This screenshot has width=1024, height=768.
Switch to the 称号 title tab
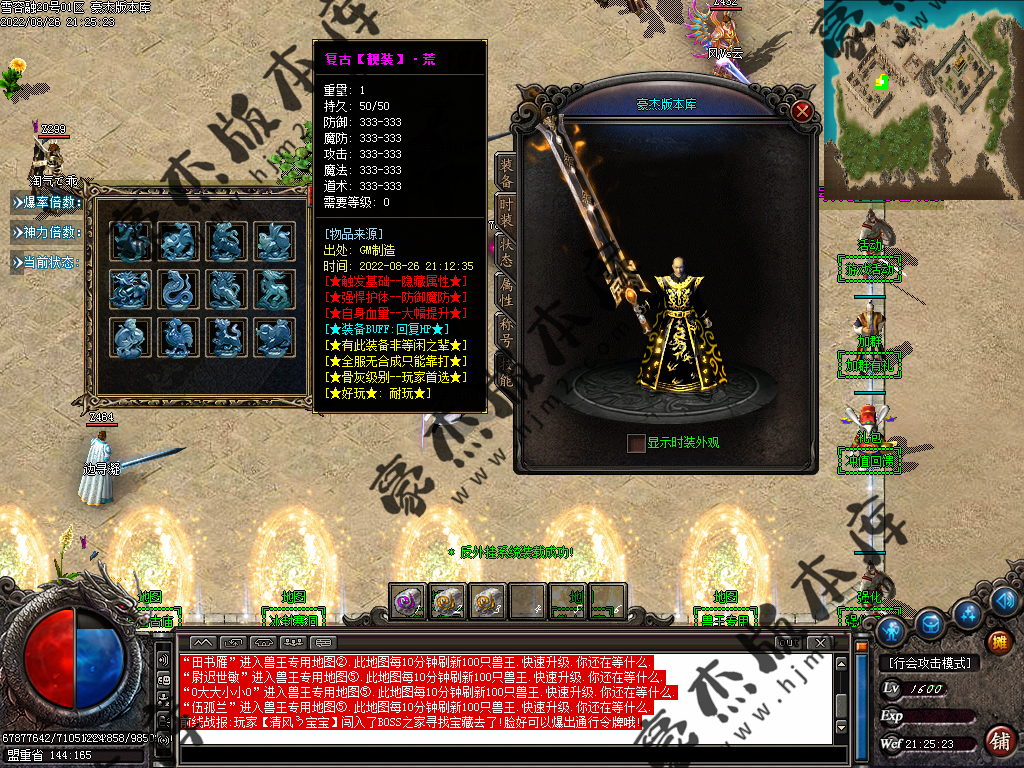point(507,329)
